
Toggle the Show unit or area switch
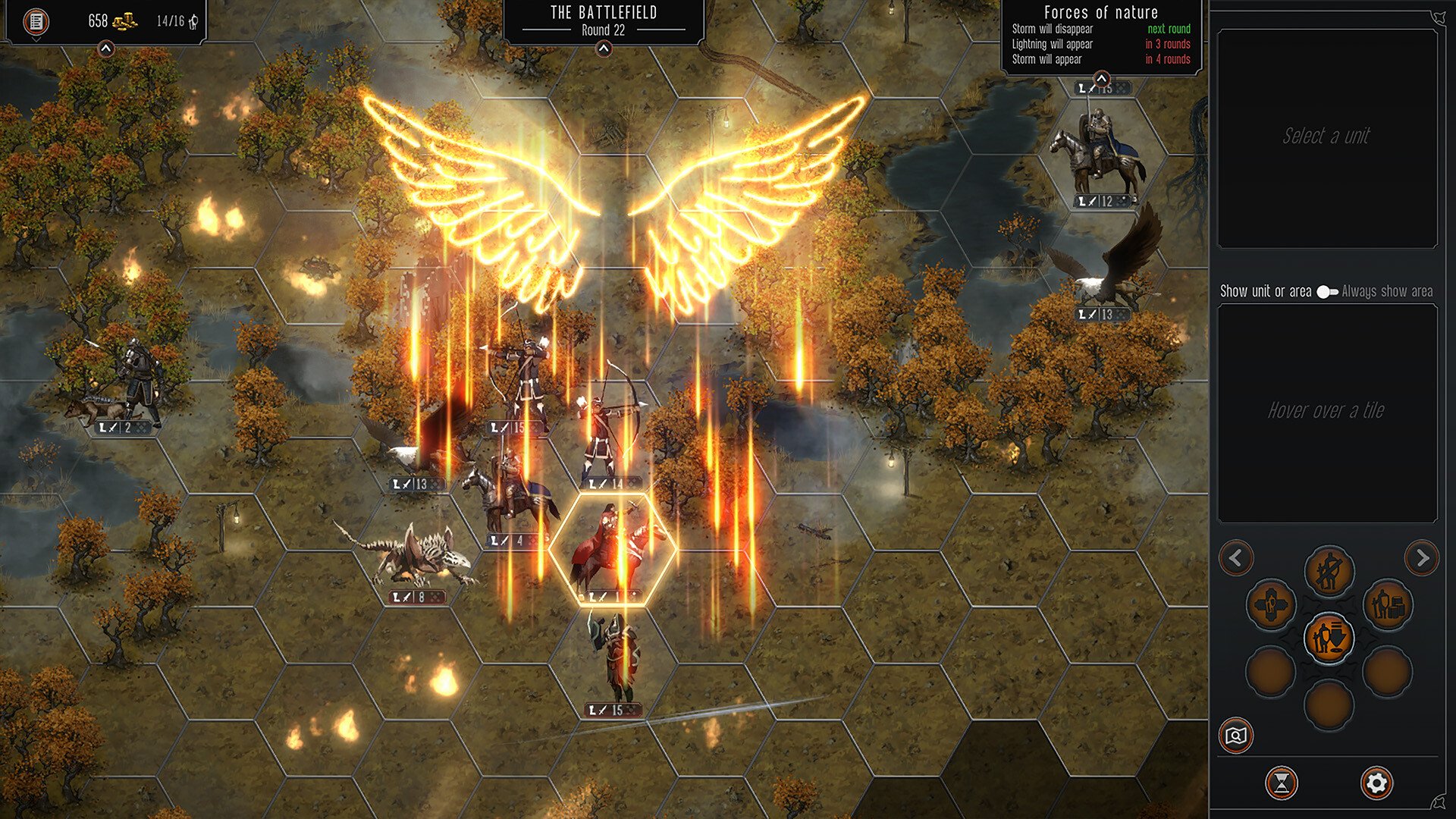click(x=1326, y=292)
